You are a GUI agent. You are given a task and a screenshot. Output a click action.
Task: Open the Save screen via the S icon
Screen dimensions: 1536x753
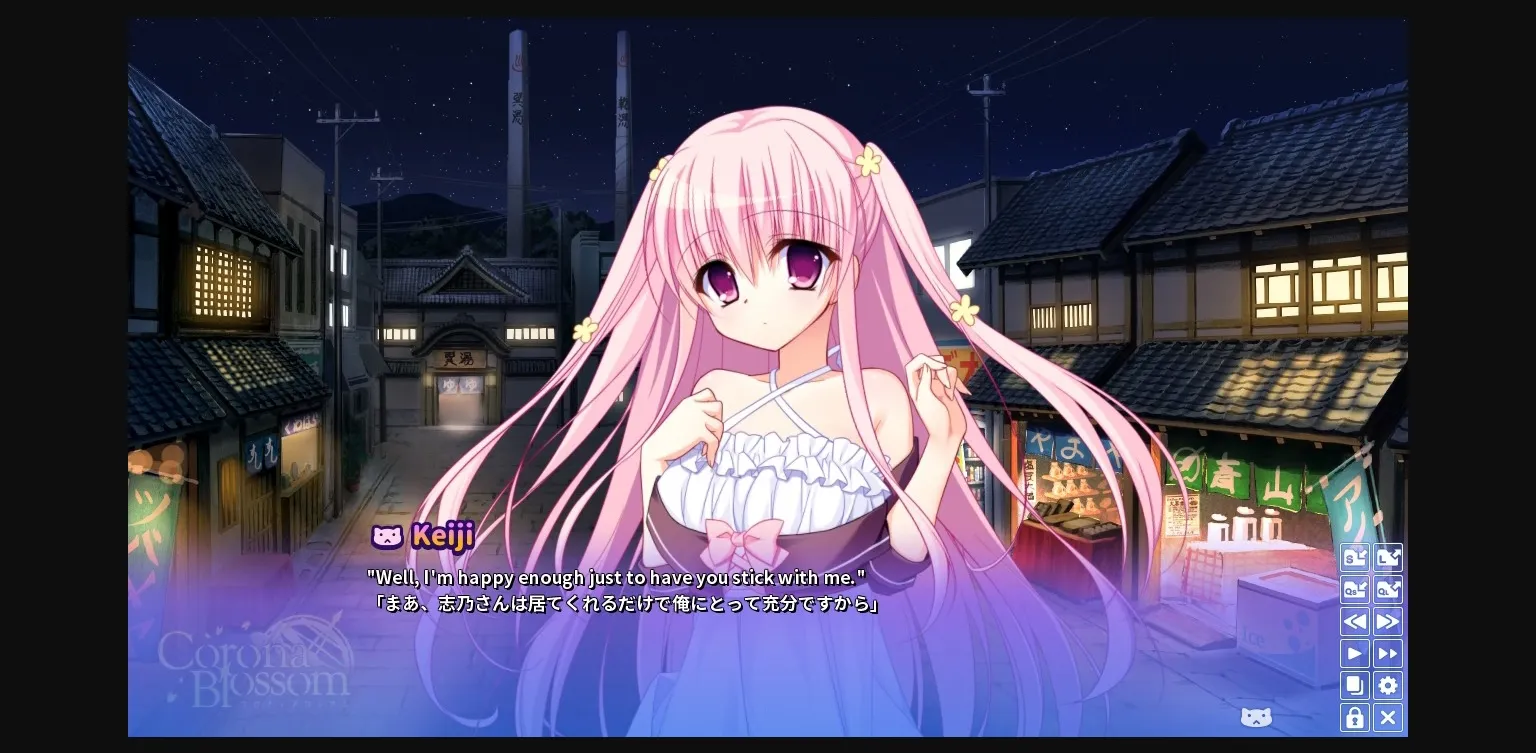pyautogui.click(x=1355, y=557)
